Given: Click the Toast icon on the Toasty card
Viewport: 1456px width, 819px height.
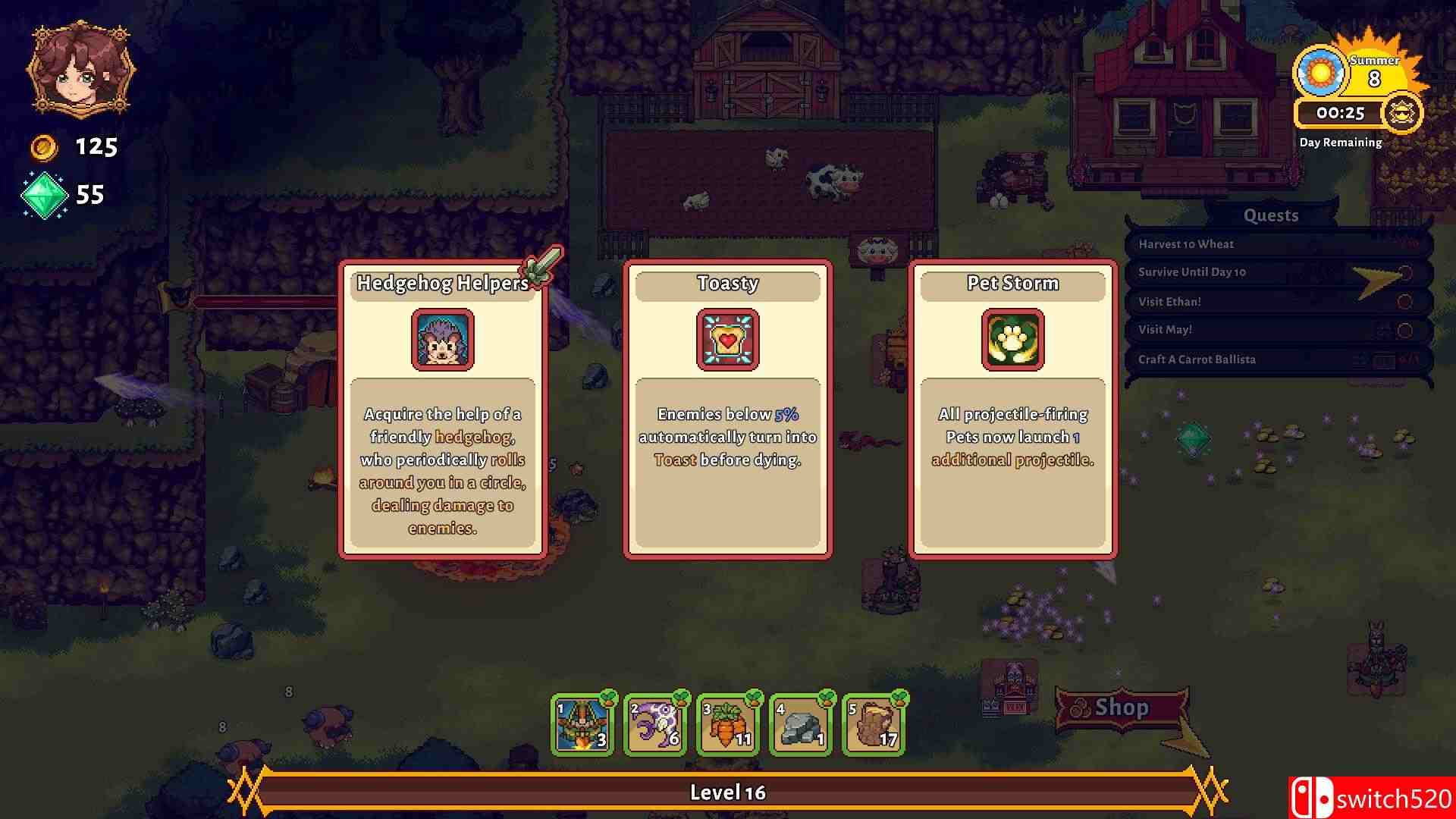Looking at the screenshot, I should pos(727,340).
